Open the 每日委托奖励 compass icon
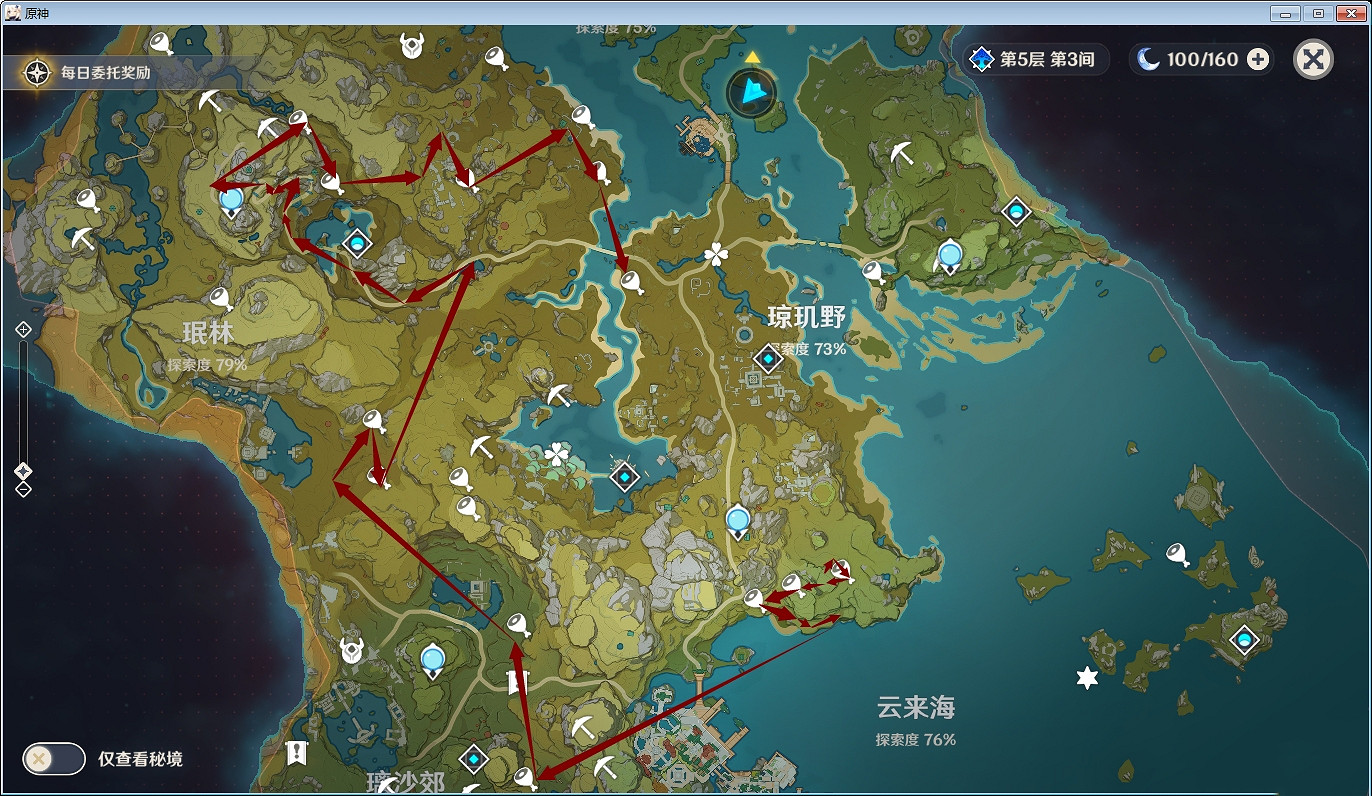The image size is (1372, 796). (x=37, y=72)
